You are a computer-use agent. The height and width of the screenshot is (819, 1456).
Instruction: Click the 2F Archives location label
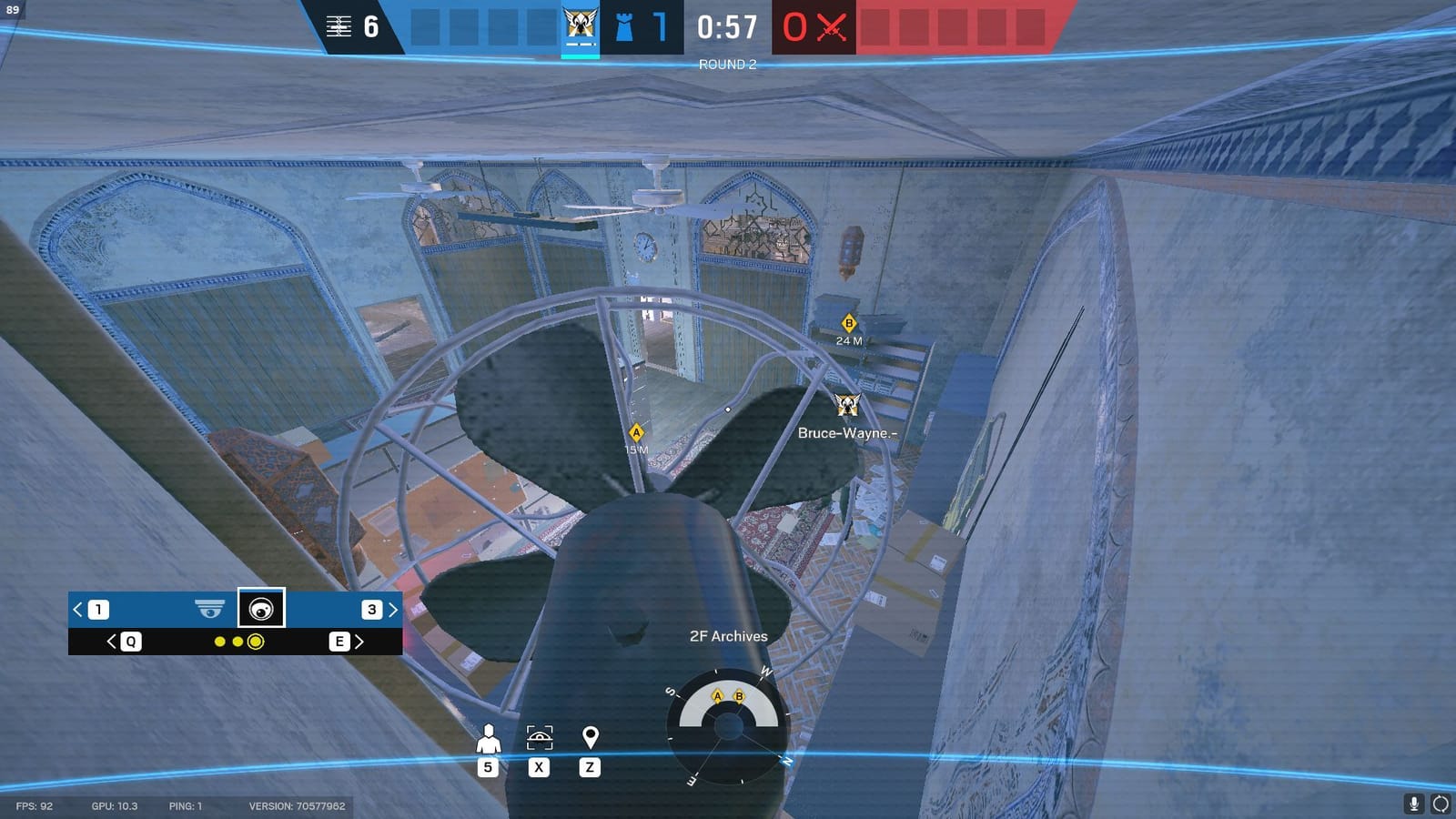(727, 636)
